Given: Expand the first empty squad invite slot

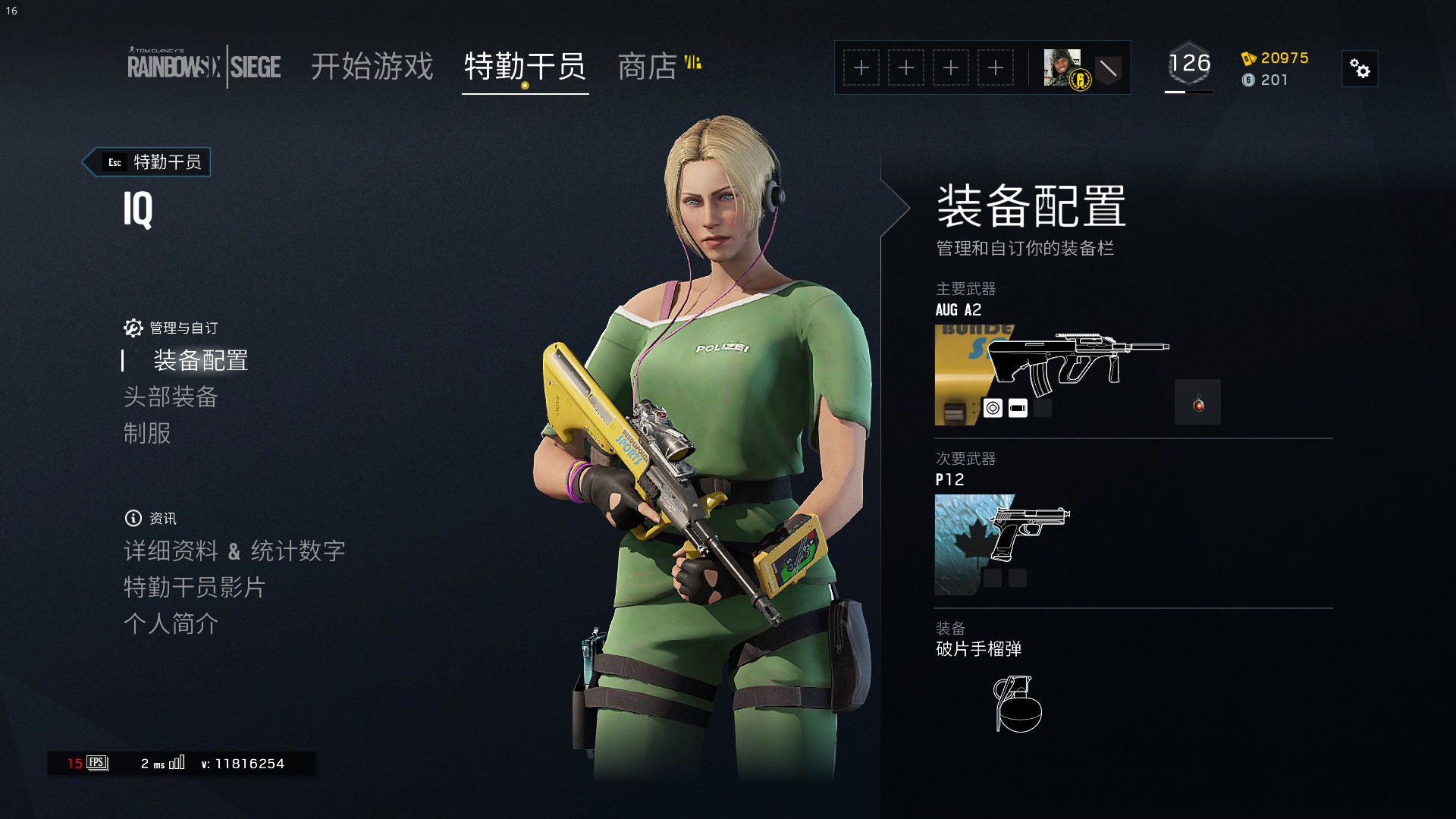Looking at the screenshot, I should 861,67.
